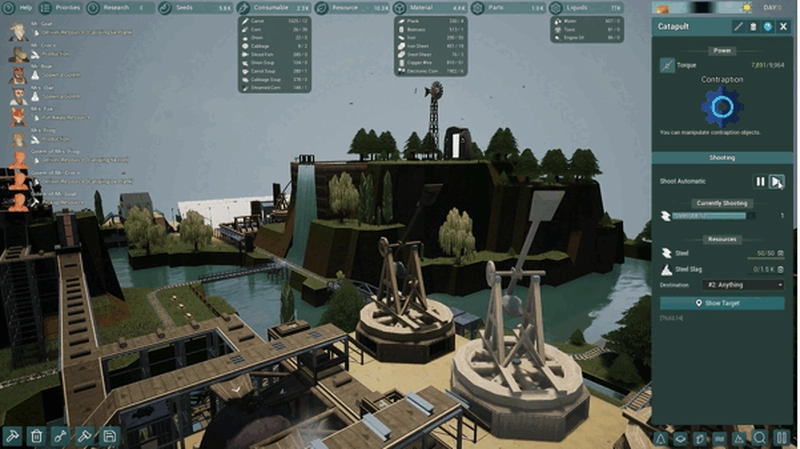Click the floppy disk save icon

pos(110,436)
